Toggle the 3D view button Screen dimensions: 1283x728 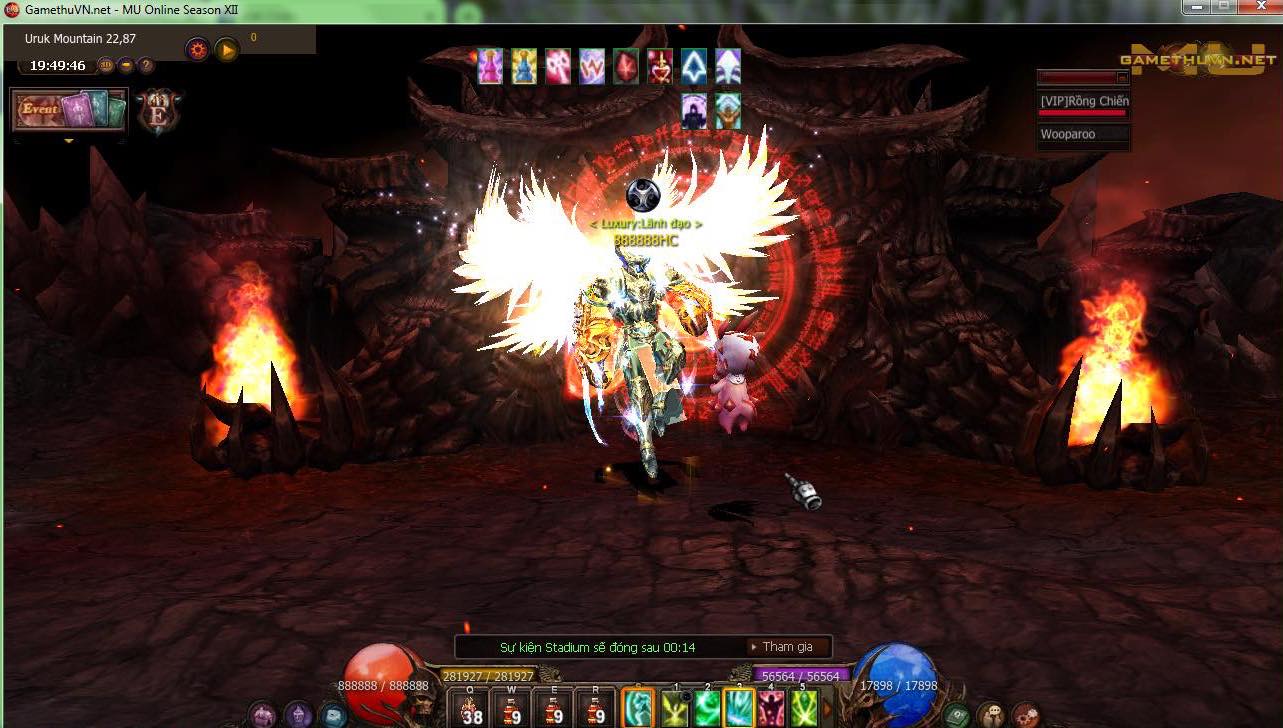[x=107, y=66]
